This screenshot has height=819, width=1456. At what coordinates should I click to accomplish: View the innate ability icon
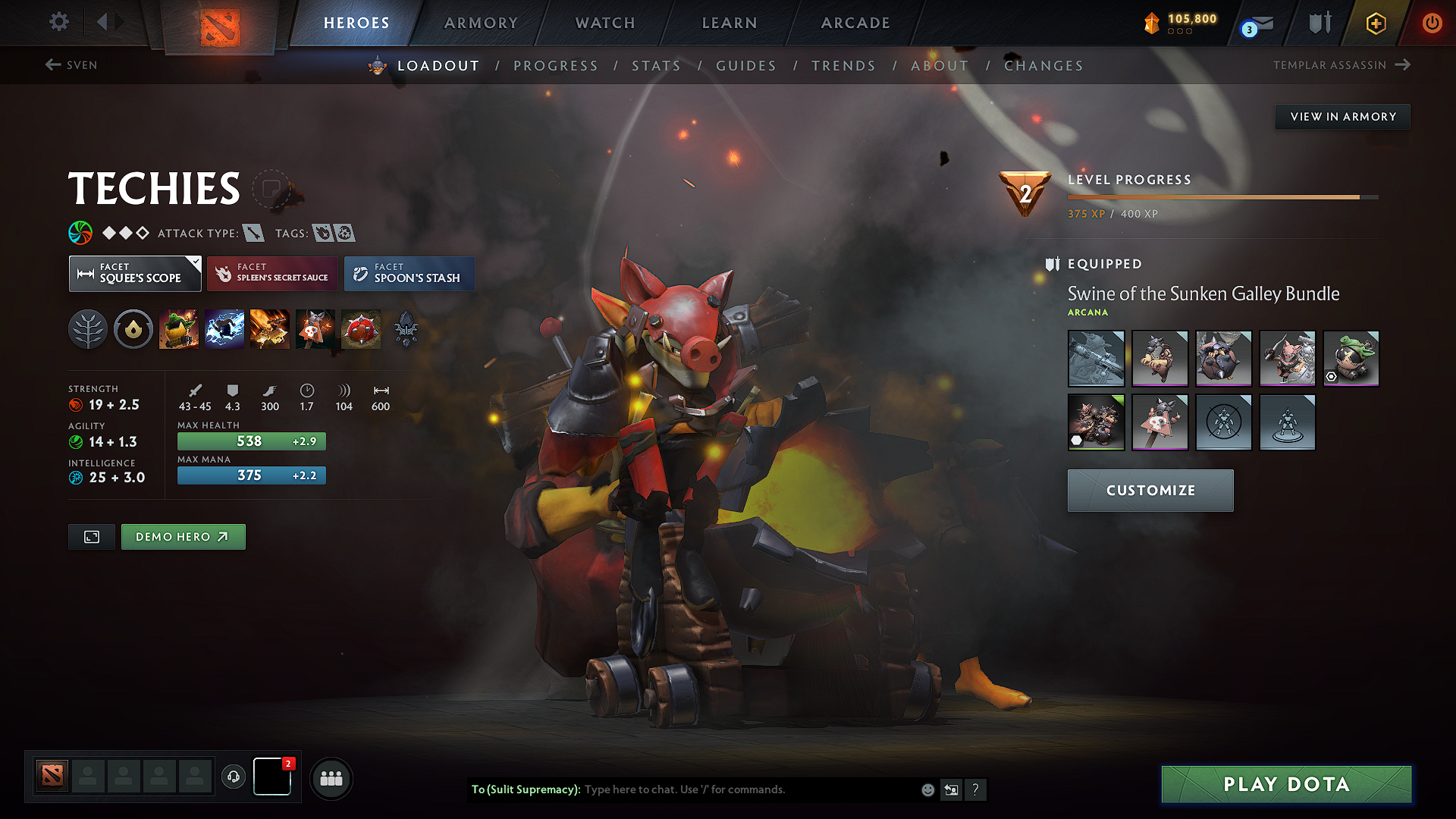pyautogui.click(x=133, y=329)
